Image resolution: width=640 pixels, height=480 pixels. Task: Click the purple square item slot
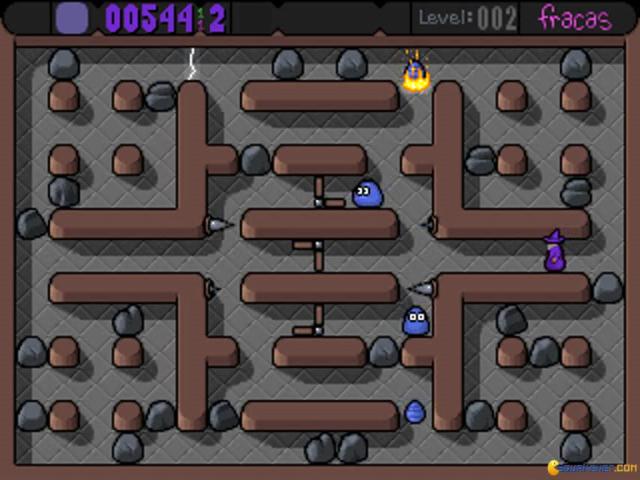[x=71, y=17]
